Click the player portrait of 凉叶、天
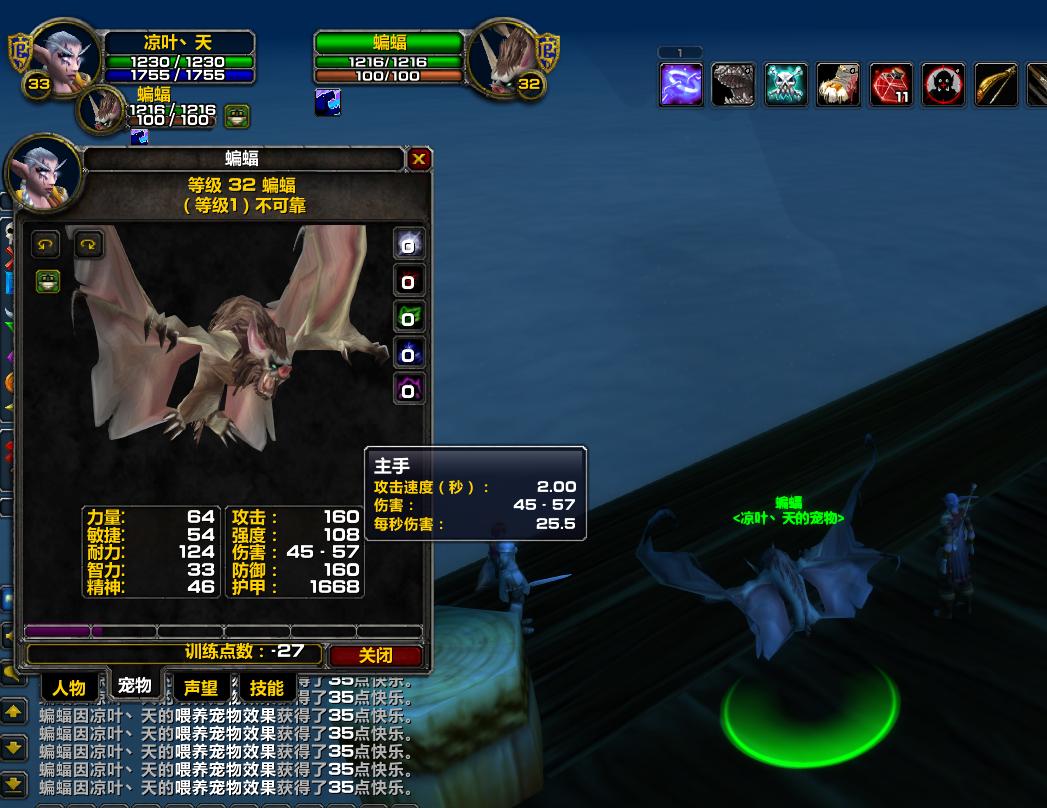The height and width of the screenshot is (808, 1047). [x=66, y=55]
